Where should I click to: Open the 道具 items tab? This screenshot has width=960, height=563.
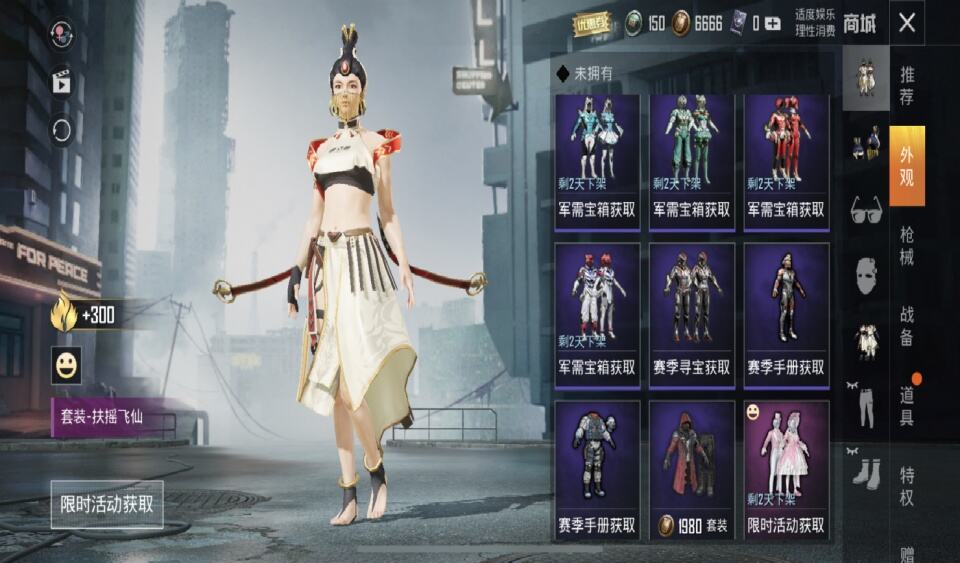pos(906,407)
